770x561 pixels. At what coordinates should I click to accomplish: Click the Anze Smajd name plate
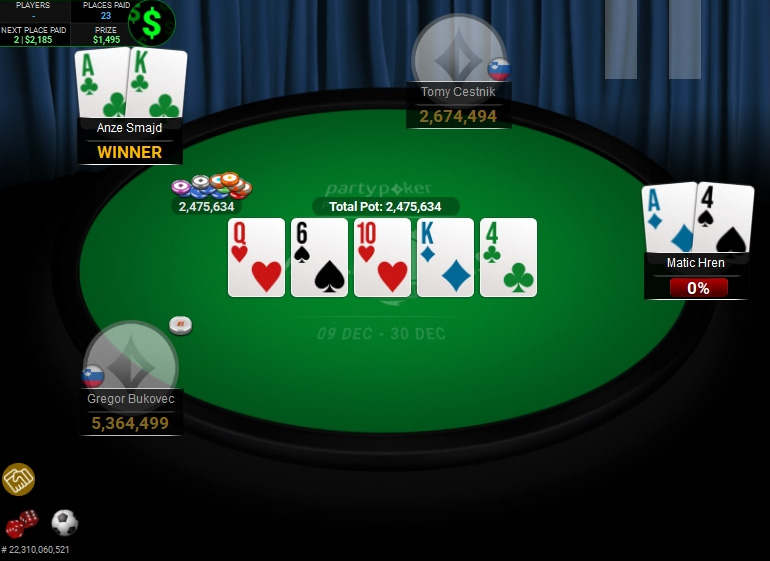[130, 128]
